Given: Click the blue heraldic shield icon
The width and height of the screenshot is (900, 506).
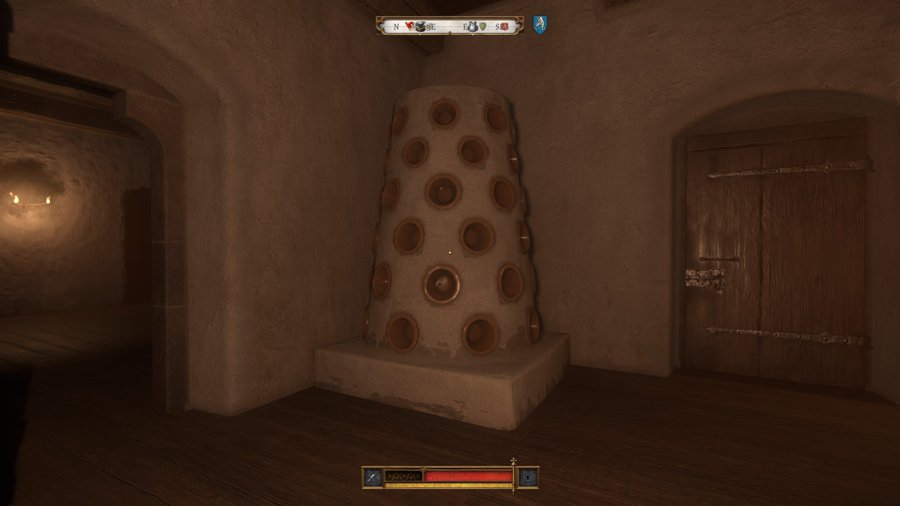Looking at the screenshot, I should [x=539, y=25].
